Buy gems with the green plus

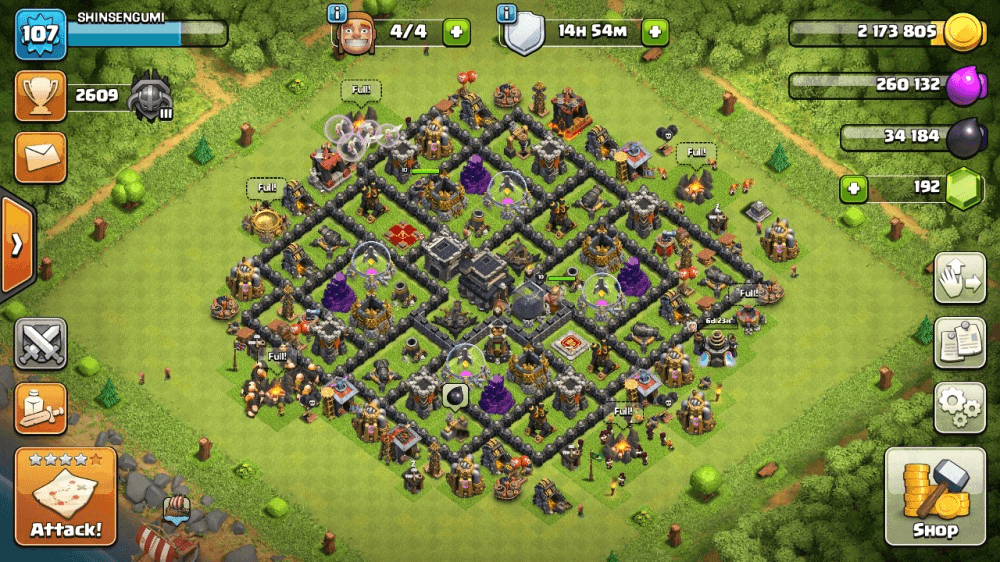pos(853,187)
